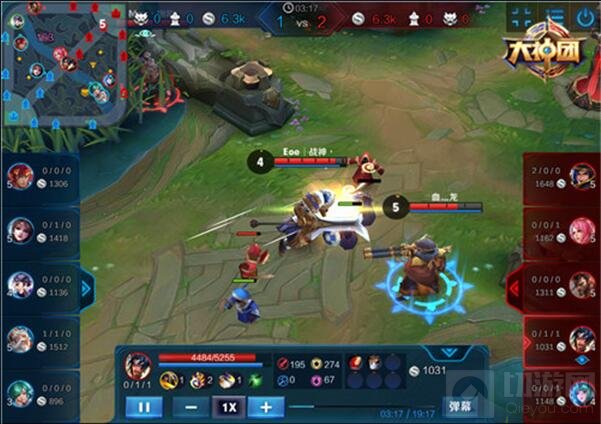The height and width of the screenshot is (424, 601).
Task: Toggle the eye visibility icon beside minimap
Action: (x=147, y=33)
